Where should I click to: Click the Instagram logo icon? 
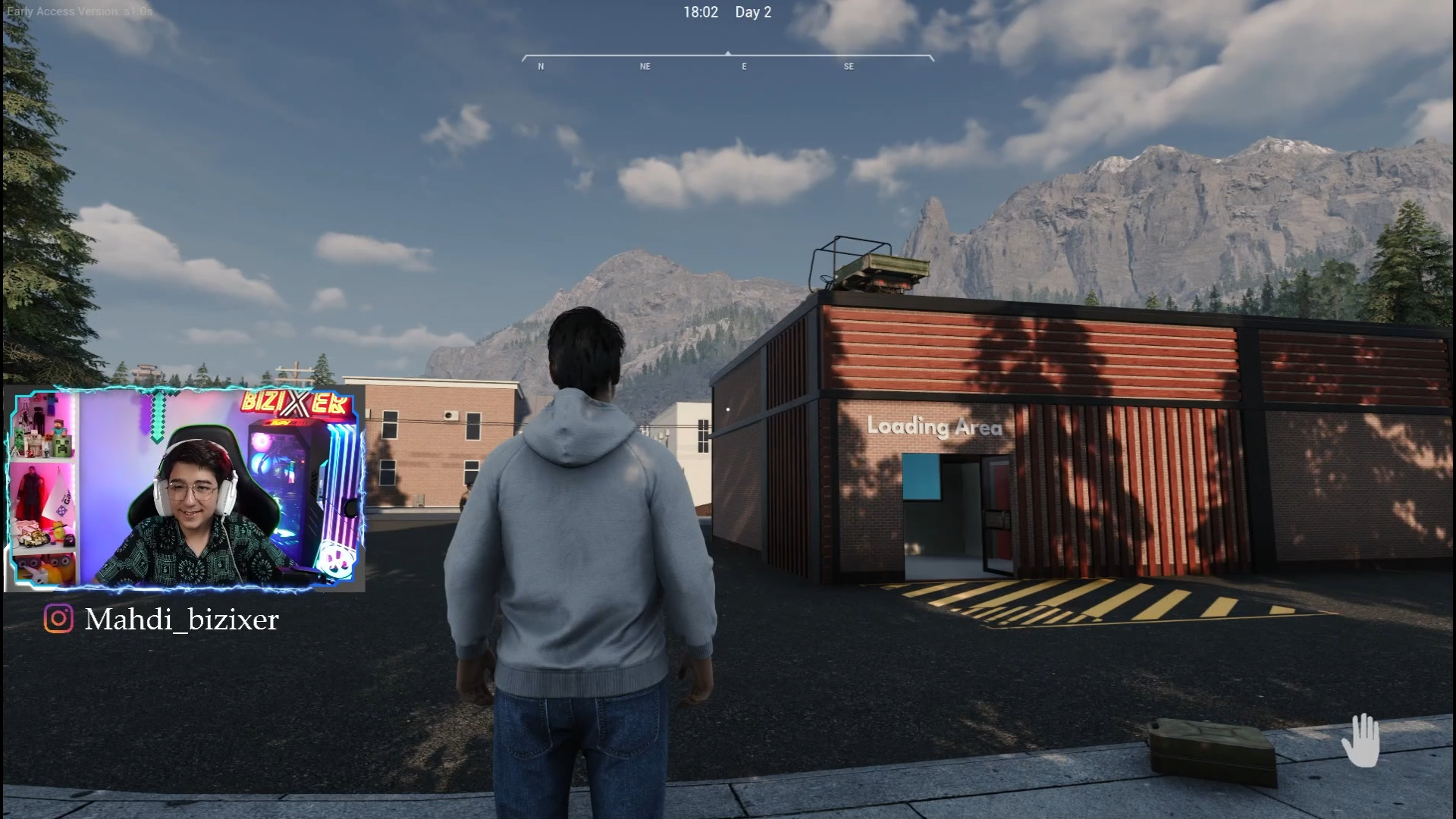pos(58,619)
